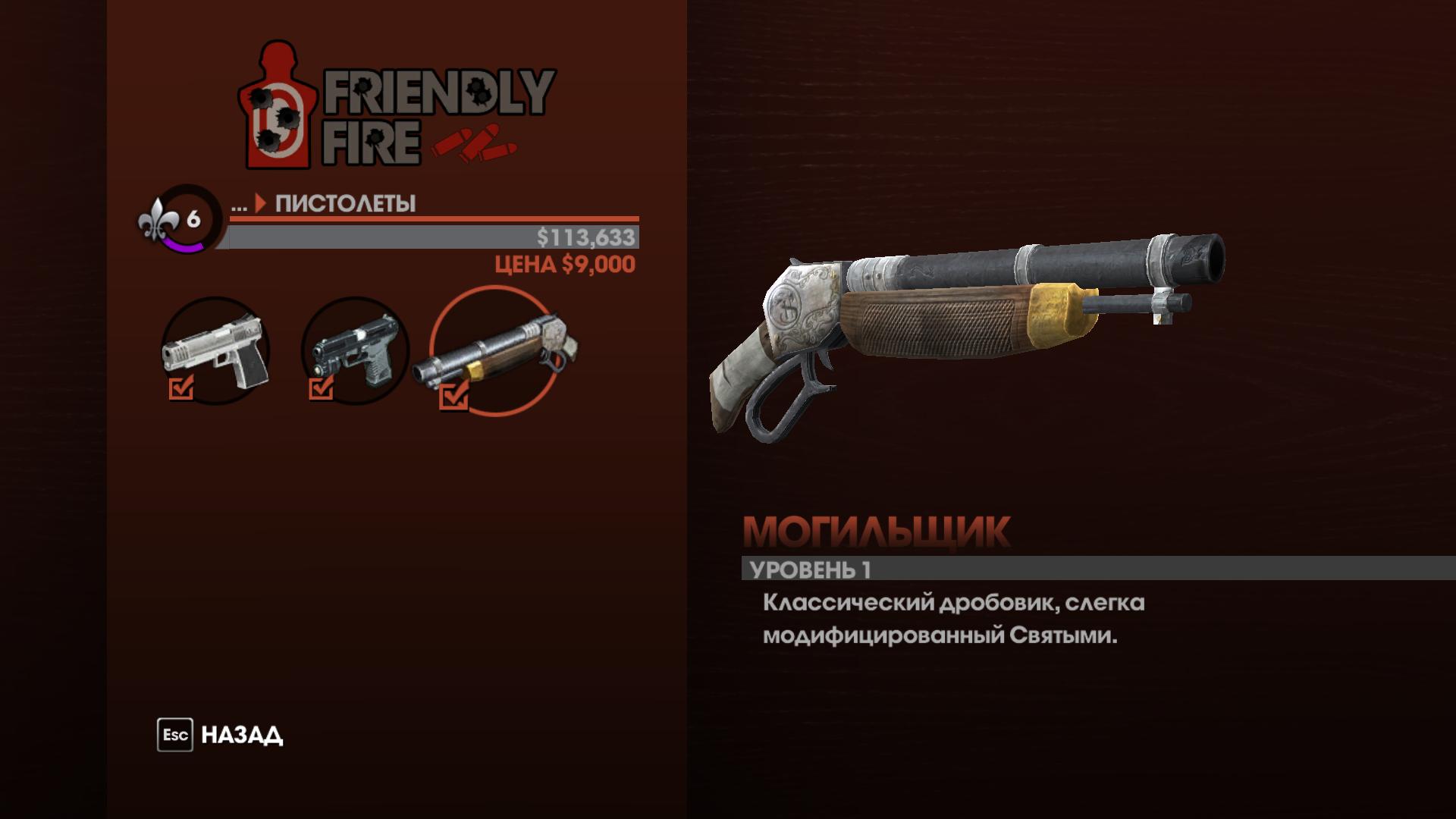Click the ЦЕНА $9,000 price label
Viewport: 1456px width, 819px height.
point(564,265)
